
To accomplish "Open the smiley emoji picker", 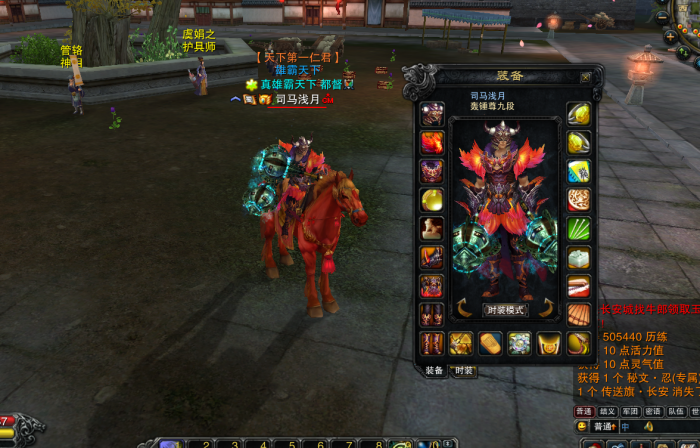I will pyautogui.click(x=583, y=427).
